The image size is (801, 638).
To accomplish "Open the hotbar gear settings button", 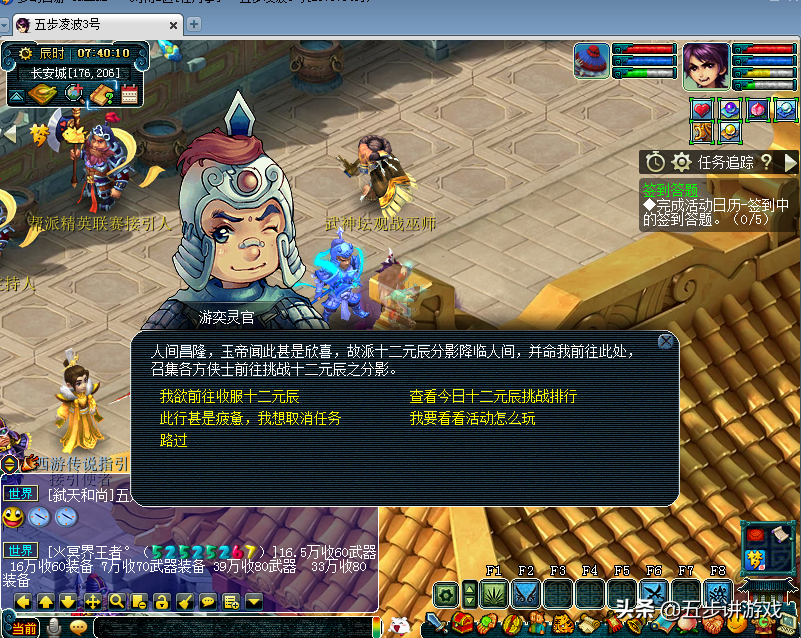I will click(445, 594).
